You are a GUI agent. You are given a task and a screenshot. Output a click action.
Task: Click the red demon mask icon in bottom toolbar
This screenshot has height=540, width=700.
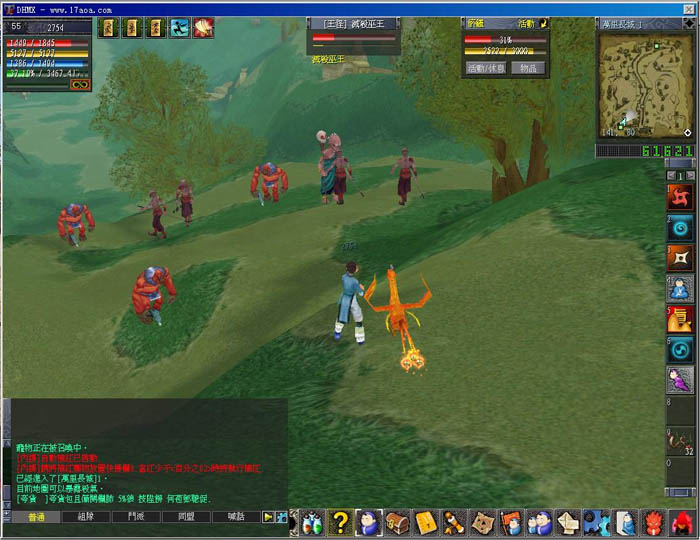(655, 521)
